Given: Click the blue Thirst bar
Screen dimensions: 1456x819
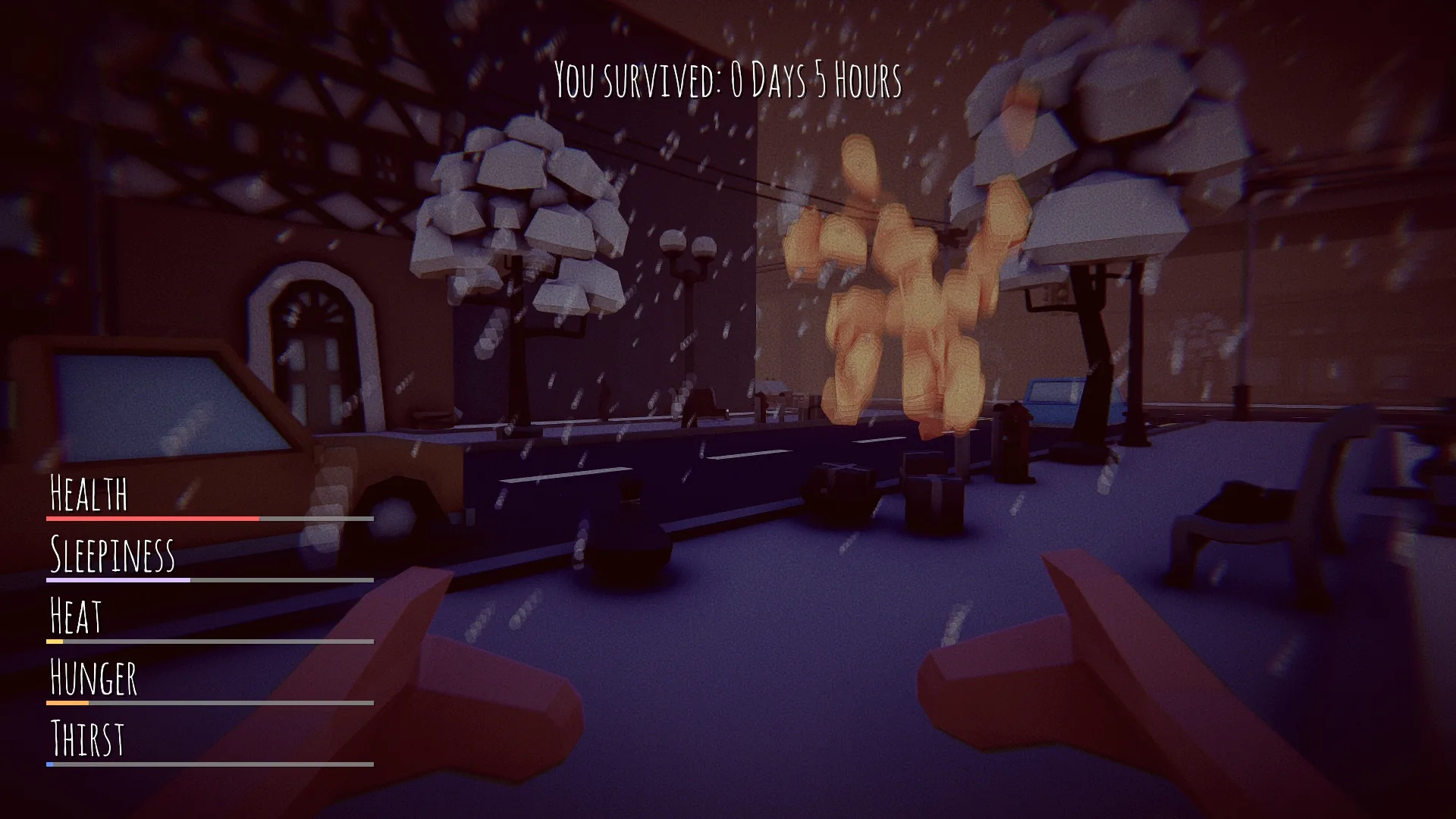Looking at the screenshot, I should pyautogui.click(x=51, y=764).
